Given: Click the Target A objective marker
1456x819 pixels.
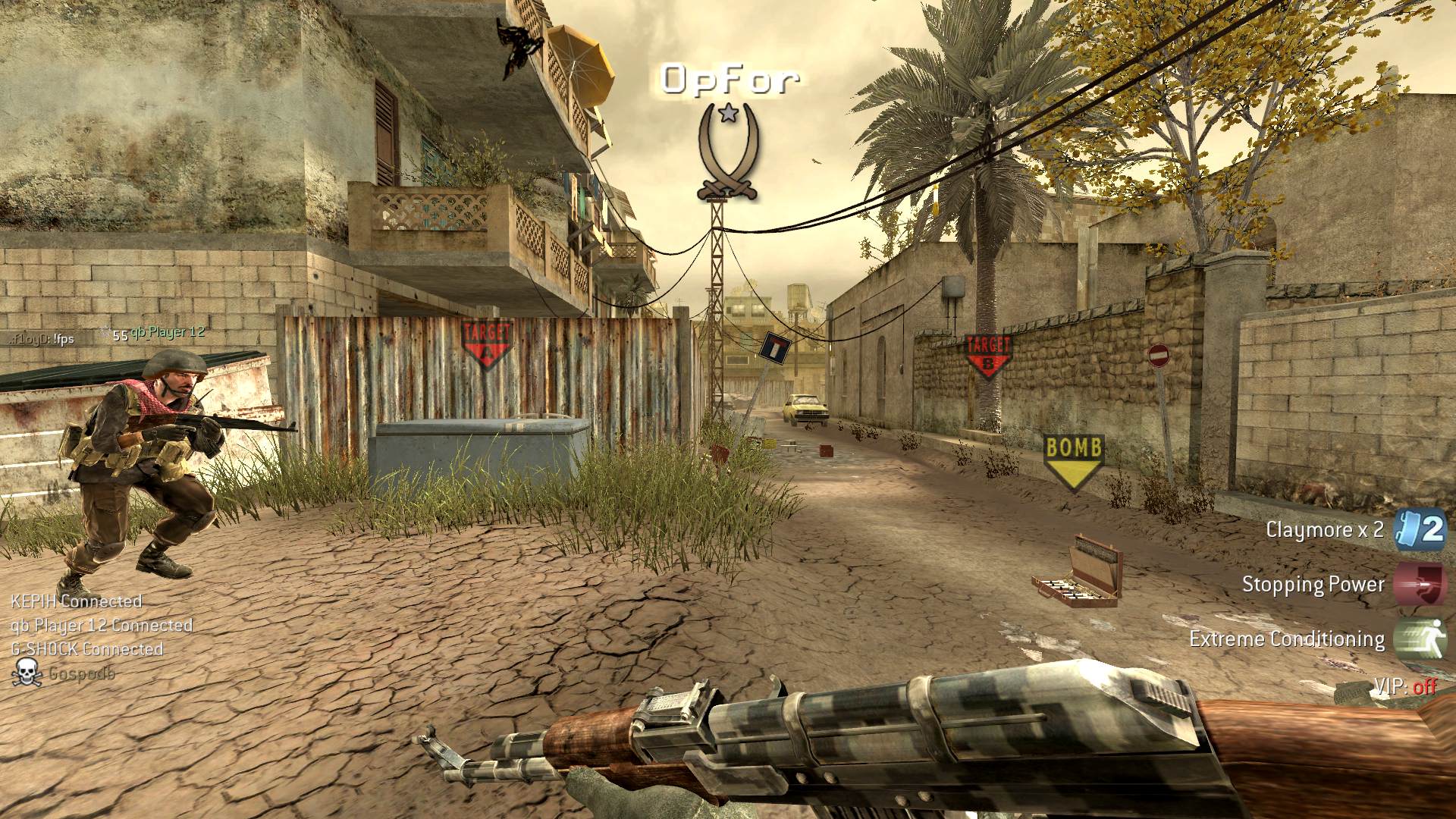Looking at the screenshot, I should (x=486, y=343).
